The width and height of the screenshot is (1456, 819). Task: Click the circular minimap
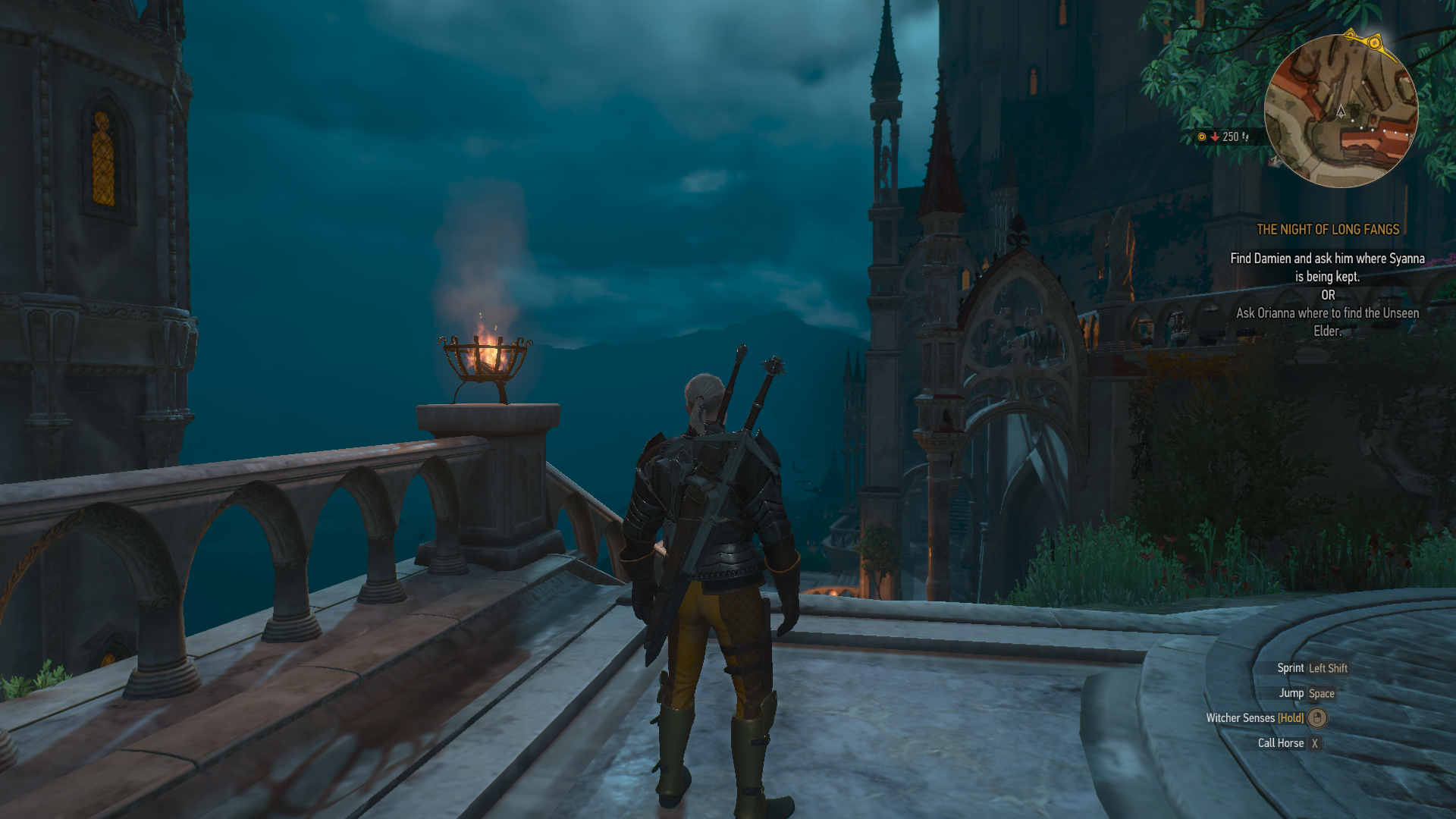(x=1341, y=111)
